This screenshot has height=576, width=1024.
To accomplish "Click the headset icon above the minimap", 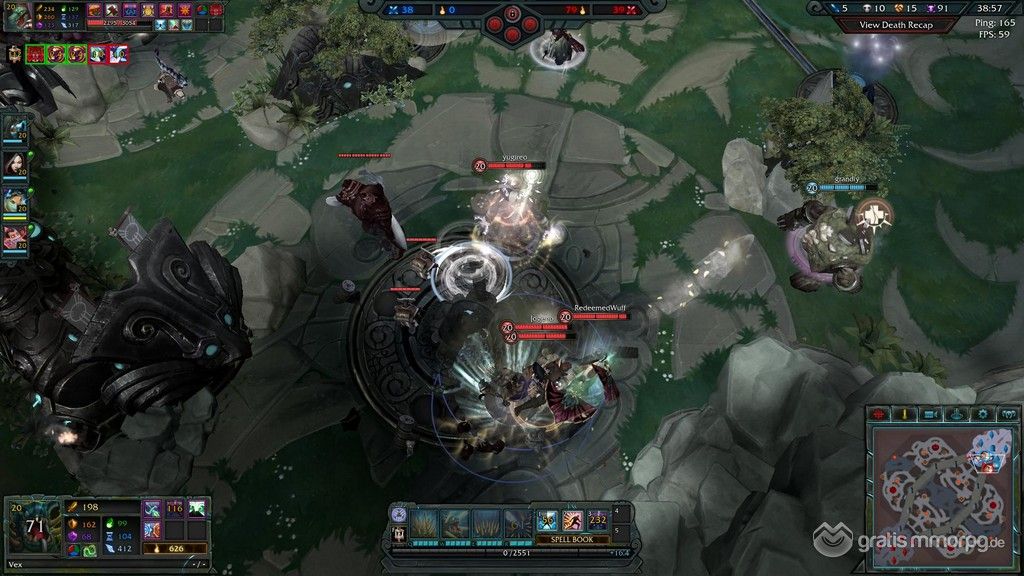I will coord(1008,414).
